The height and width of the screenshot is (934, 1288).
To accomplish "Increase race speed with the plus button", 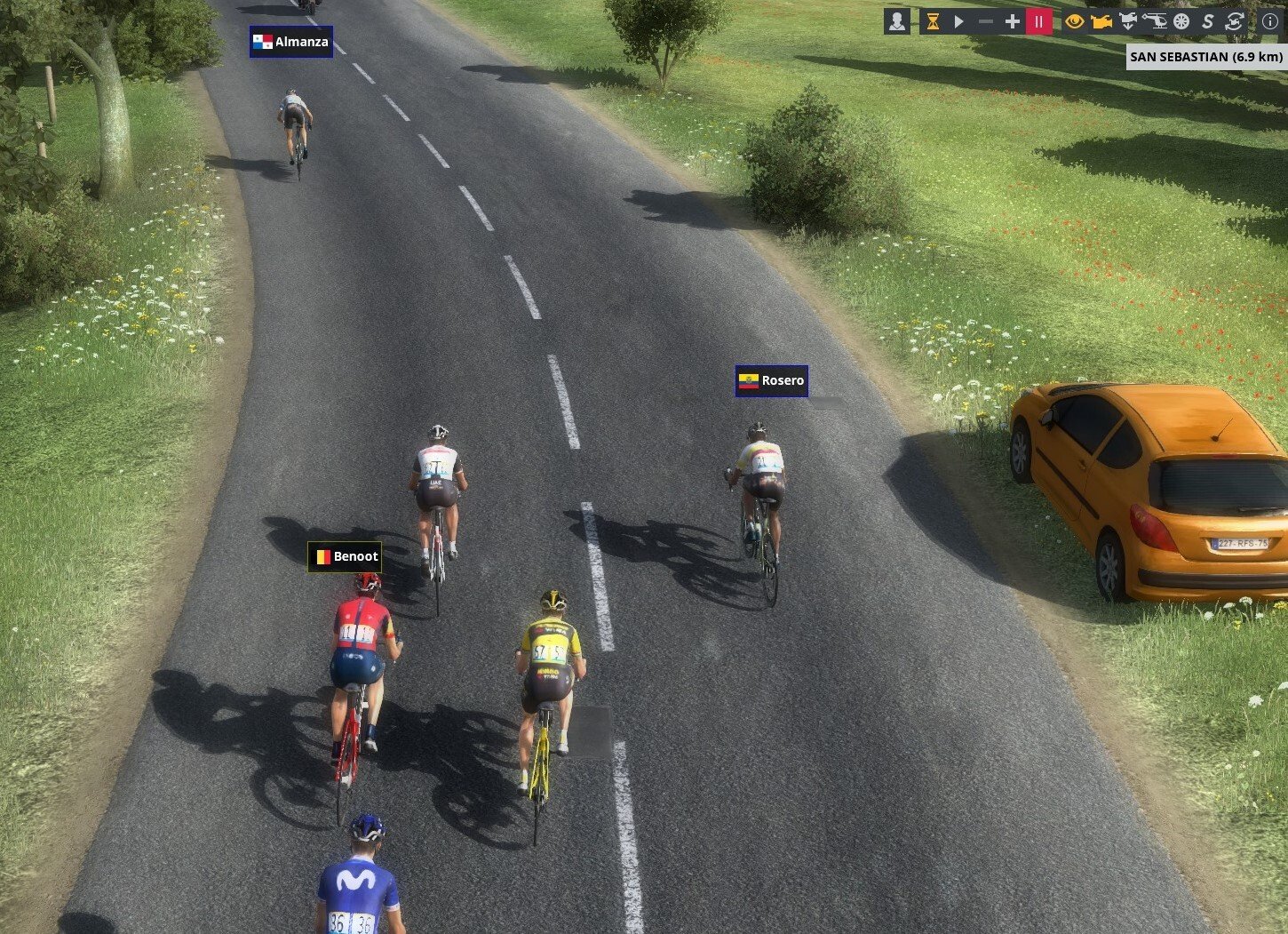I will (x=1012, y=21).
